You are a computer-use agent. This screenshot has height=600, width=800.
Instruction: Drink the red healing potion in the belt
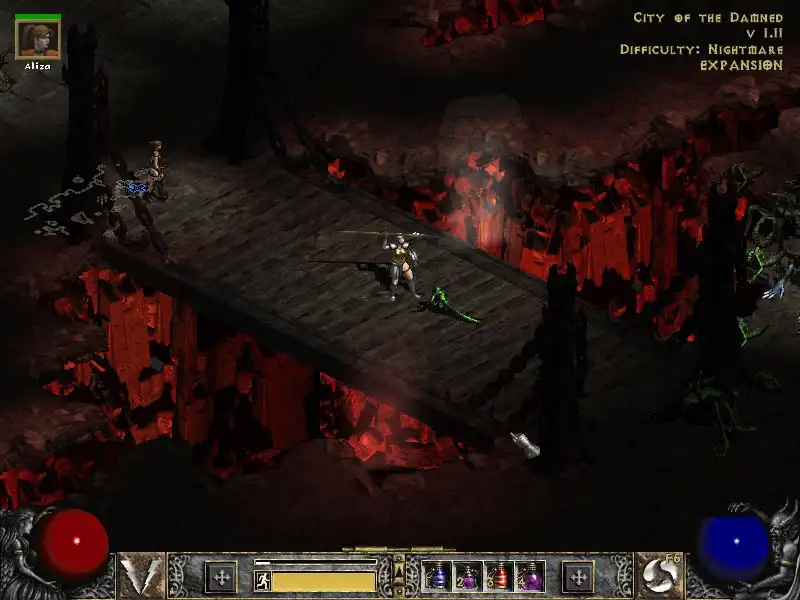(500, 576)
